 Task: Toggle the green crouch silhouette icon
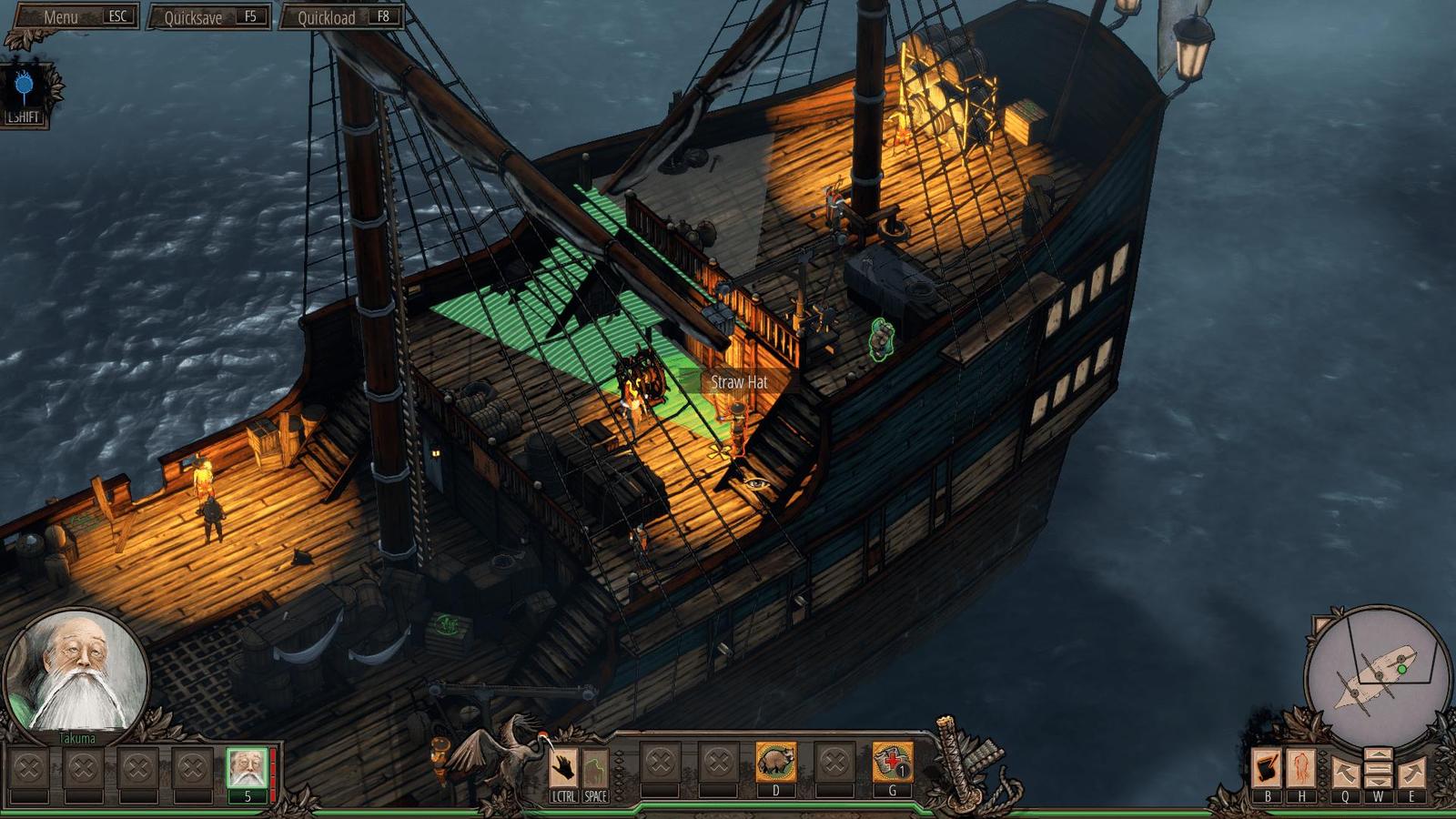(595, 767)
